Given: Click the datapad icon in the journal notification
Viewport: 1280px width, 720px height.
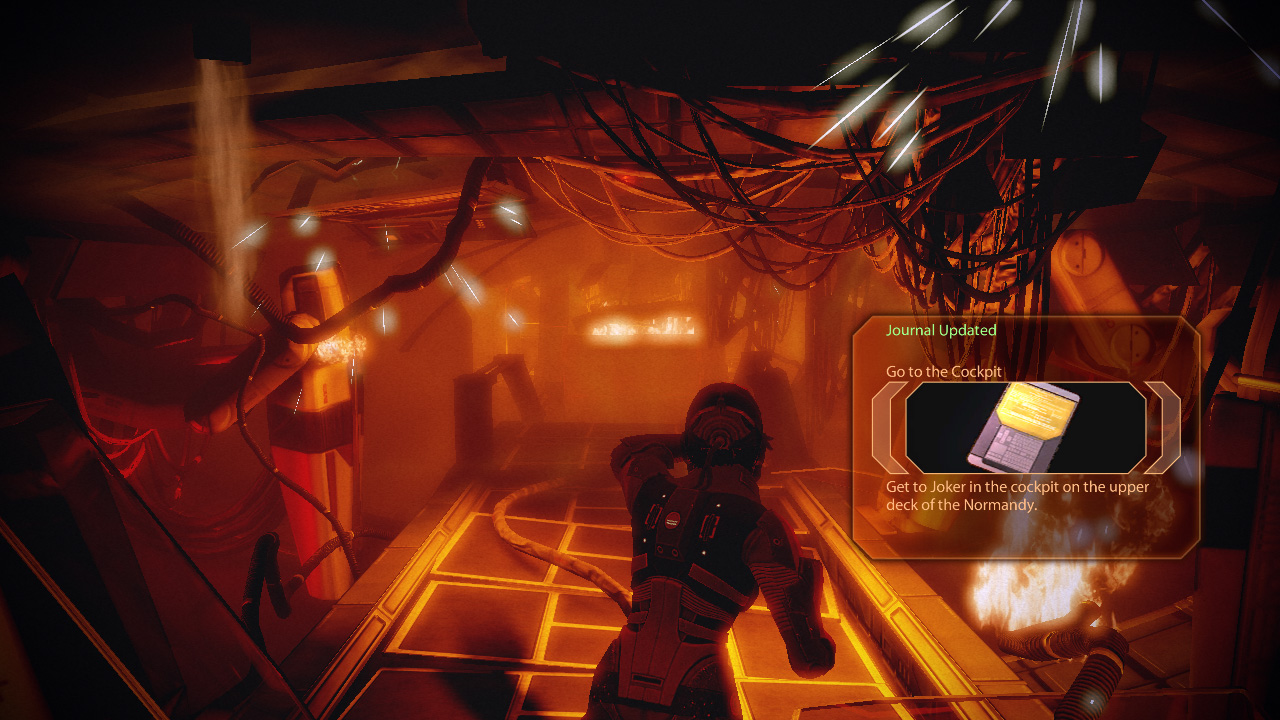Looking at the screenshot, I should tap(1025, 427).
